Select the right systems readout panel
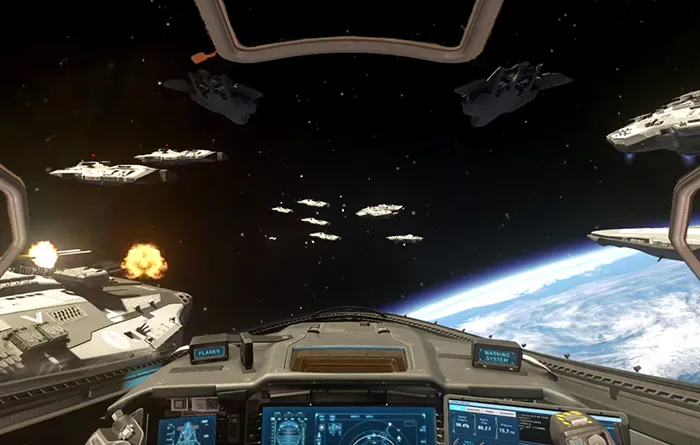The image size is (700, 445). pos(500,424)
